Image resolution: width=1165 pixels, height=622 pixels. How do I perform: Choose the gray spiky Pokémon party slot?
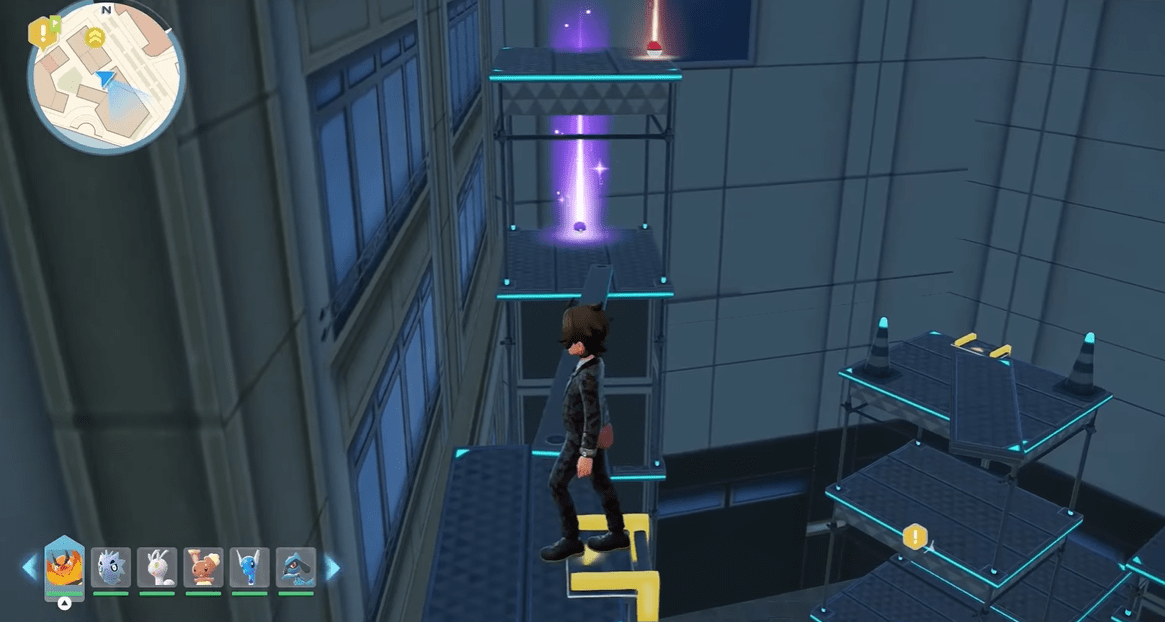[x=111, y=567]
